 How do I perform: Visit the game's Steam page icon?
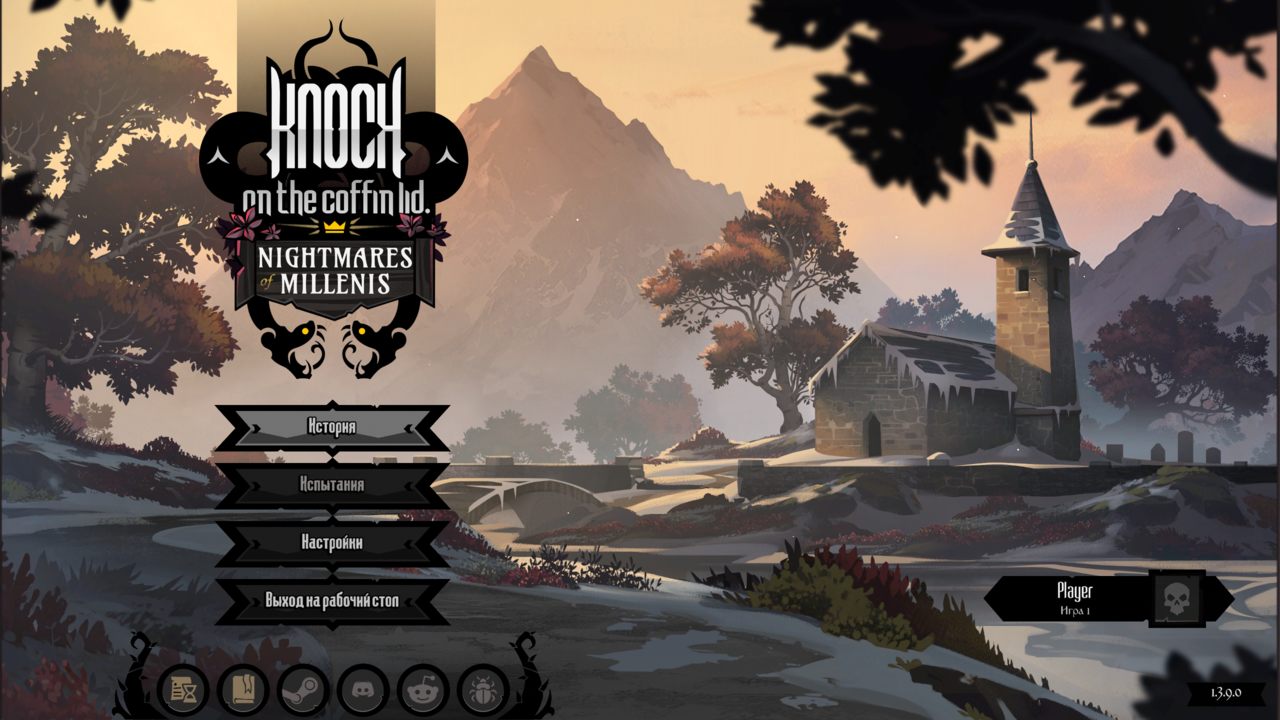coord(303,690)
